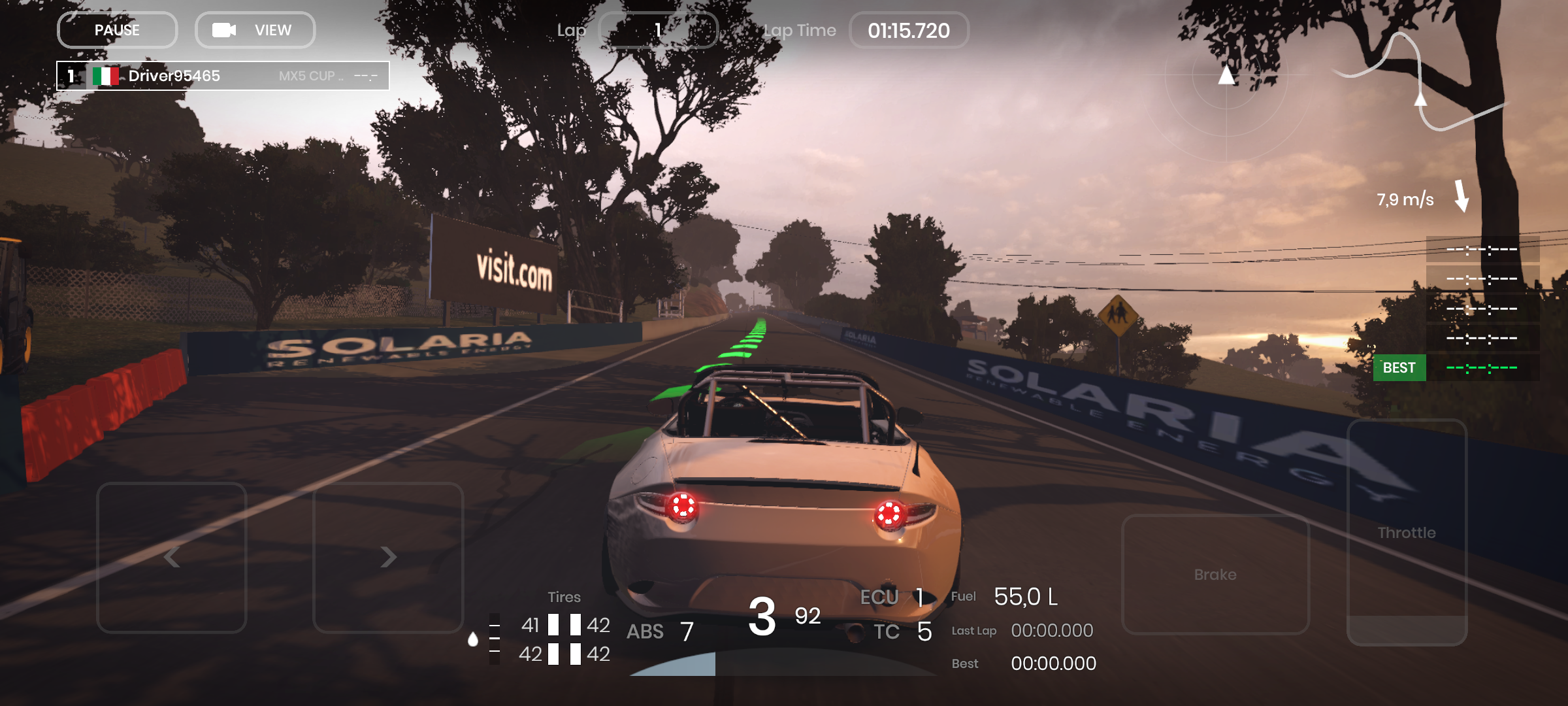Image resolution: width=1568 pixels, height=706 pixels.
Task: Change the ECU map setting
Action: [x=892, y=597]
